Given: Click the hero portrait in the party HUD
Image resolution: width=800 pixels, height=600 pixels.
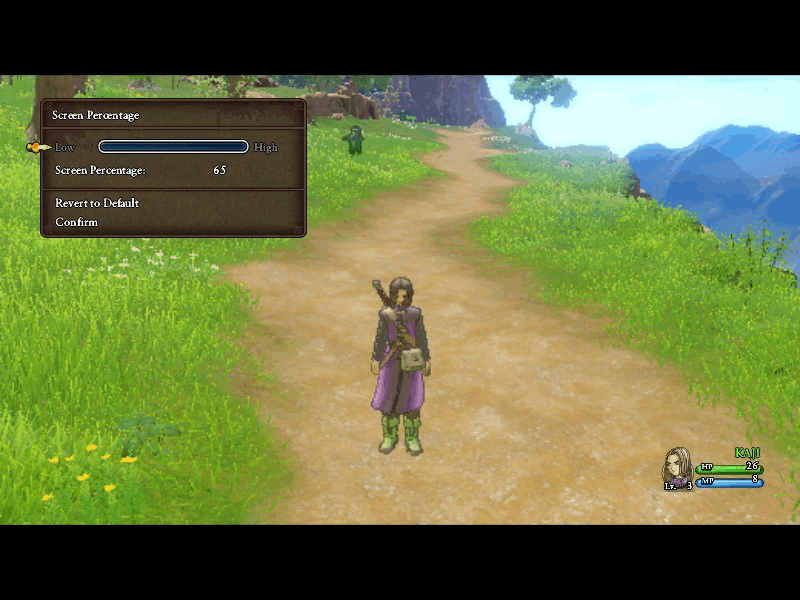Looking at the screenshot, I should 677,468.
